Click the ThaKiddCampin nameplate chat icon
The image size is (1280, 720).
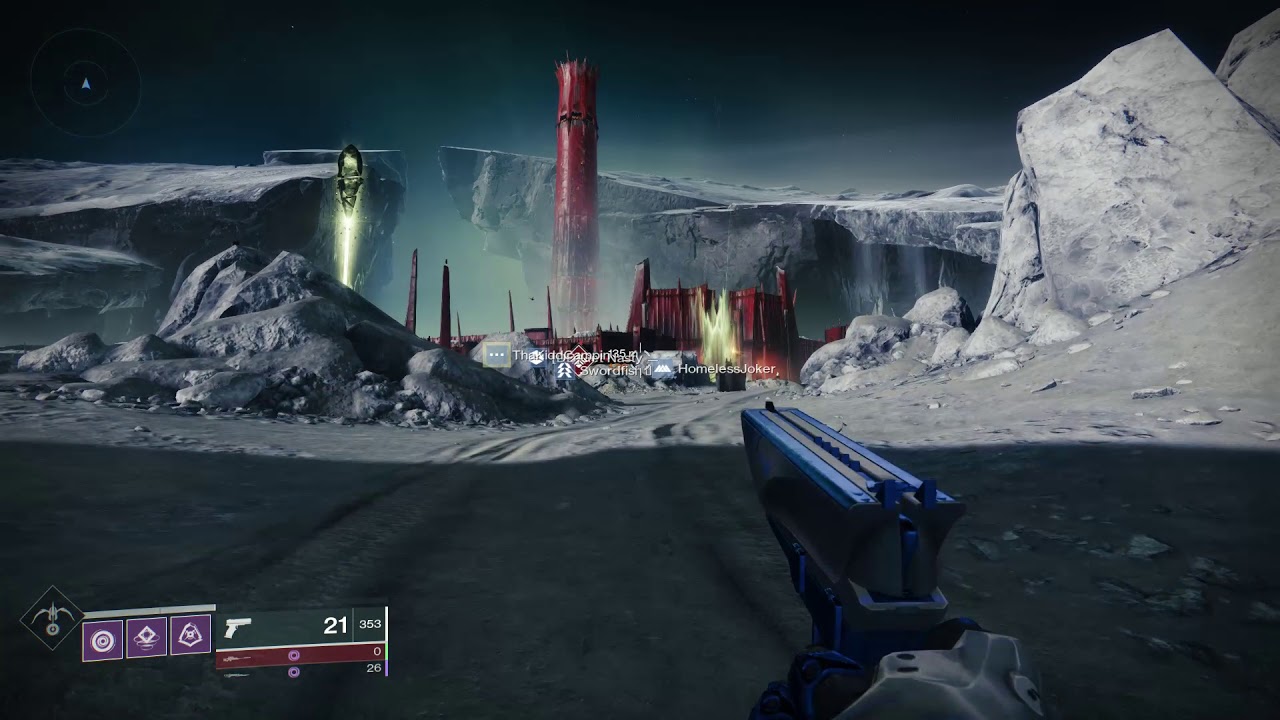[x=497, y=354]
